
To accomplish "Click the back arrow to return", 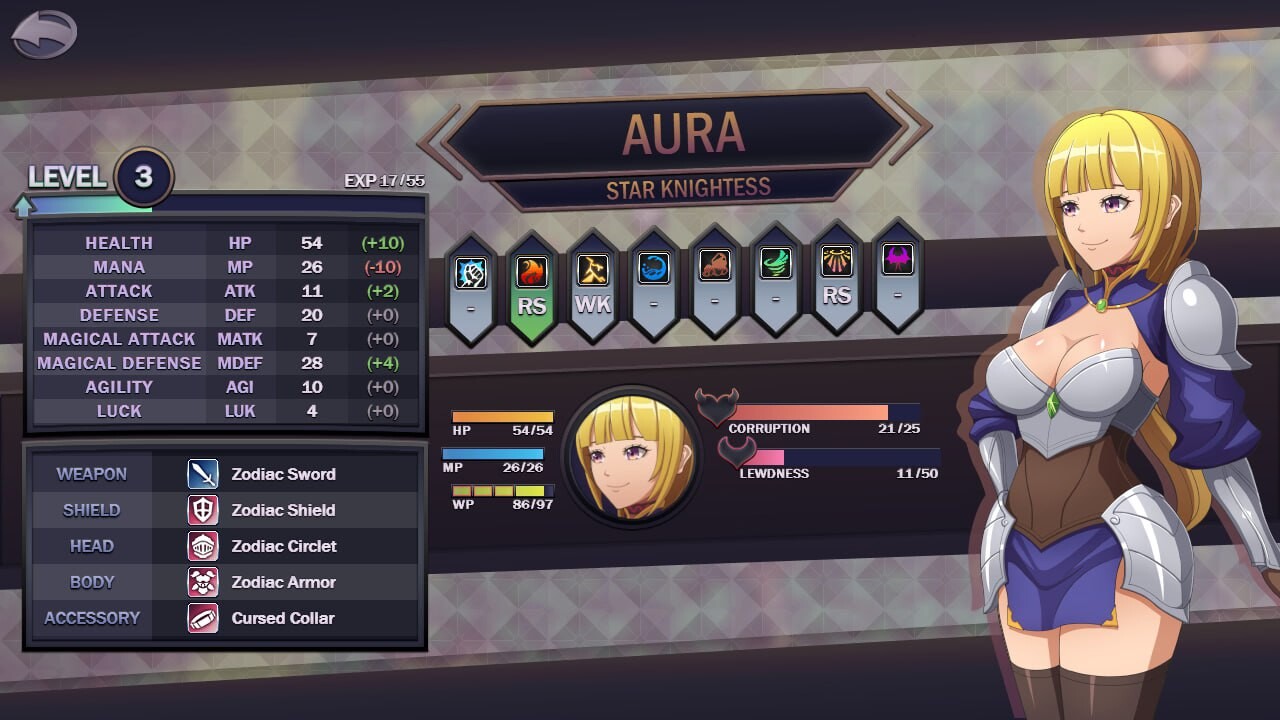I will point(42,31).
